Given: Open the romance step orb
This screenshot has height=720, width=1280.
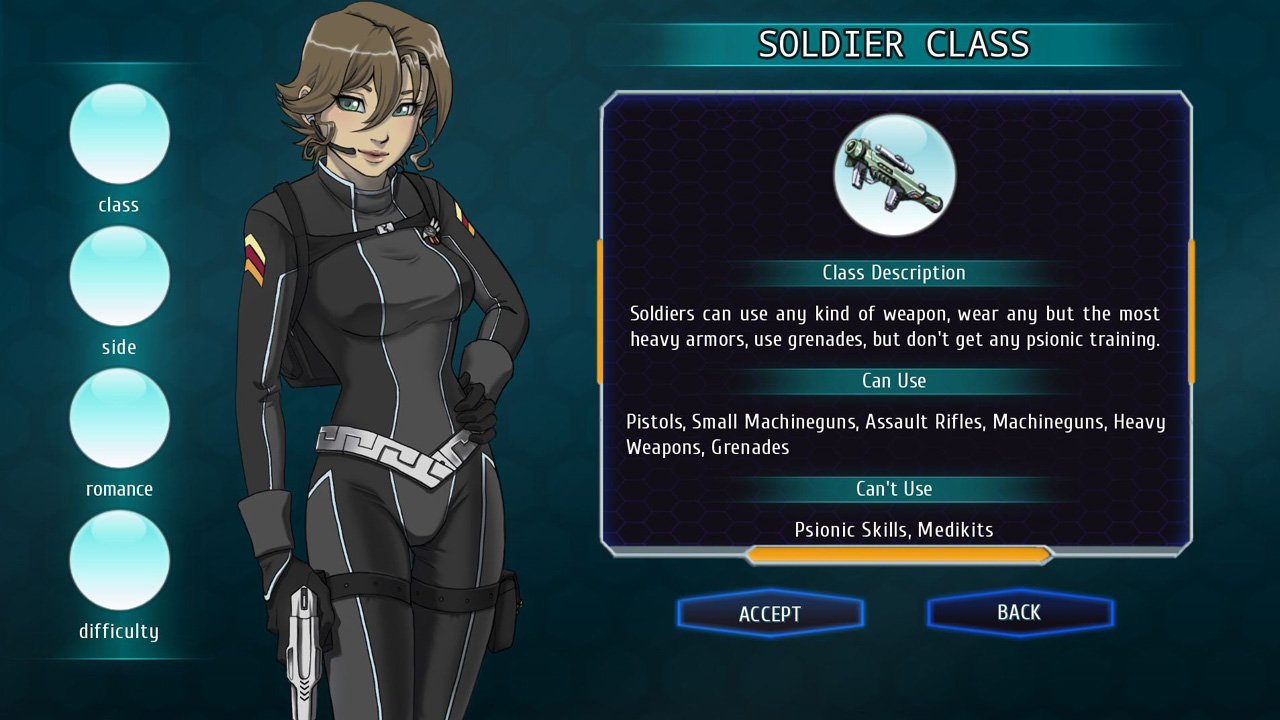Looking at the screenshot, I should point(119,418).
